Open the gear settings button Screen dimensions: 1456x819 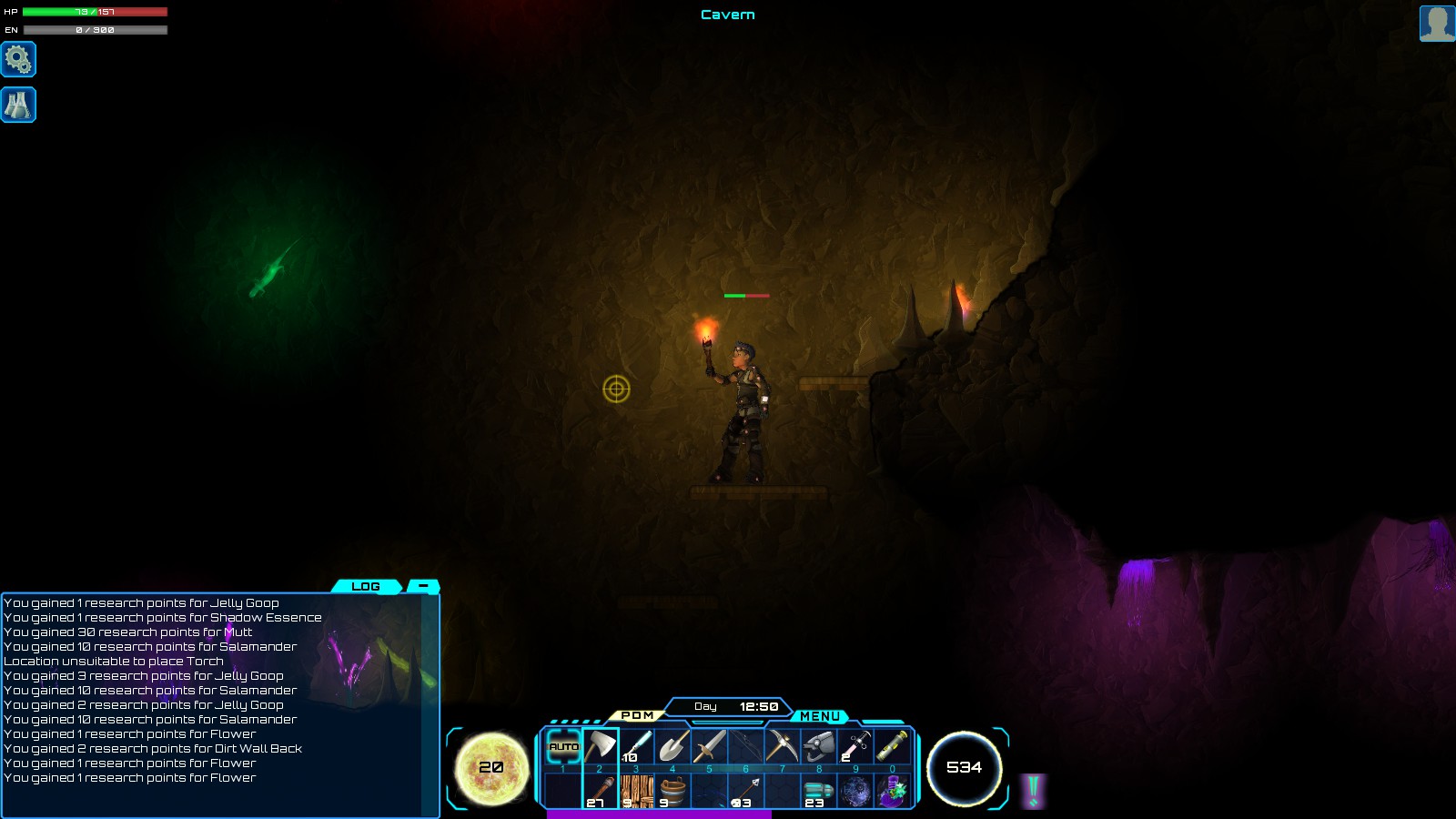pos(18,59)
